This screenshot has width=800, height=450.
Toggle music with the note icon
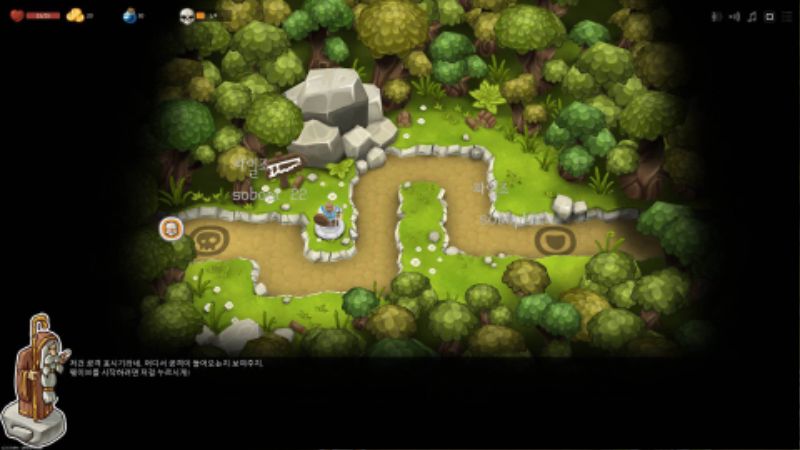752,17
